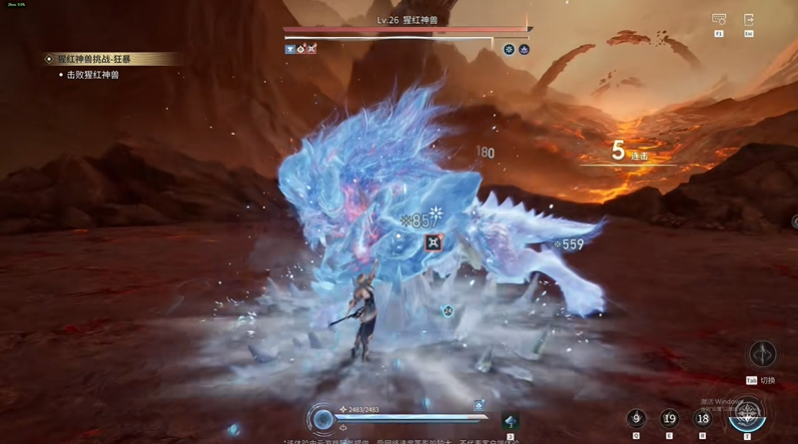
Task: Trigger the large glowing ultimate skill icon
Action: point(747,413)
